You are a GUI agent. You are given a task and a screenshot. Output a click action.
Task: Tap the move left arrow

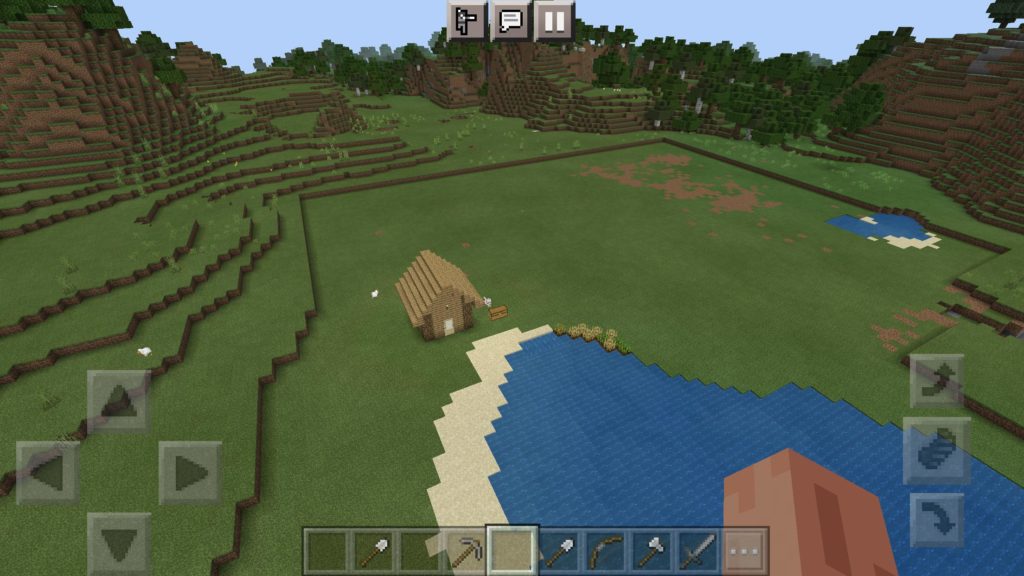47,472
